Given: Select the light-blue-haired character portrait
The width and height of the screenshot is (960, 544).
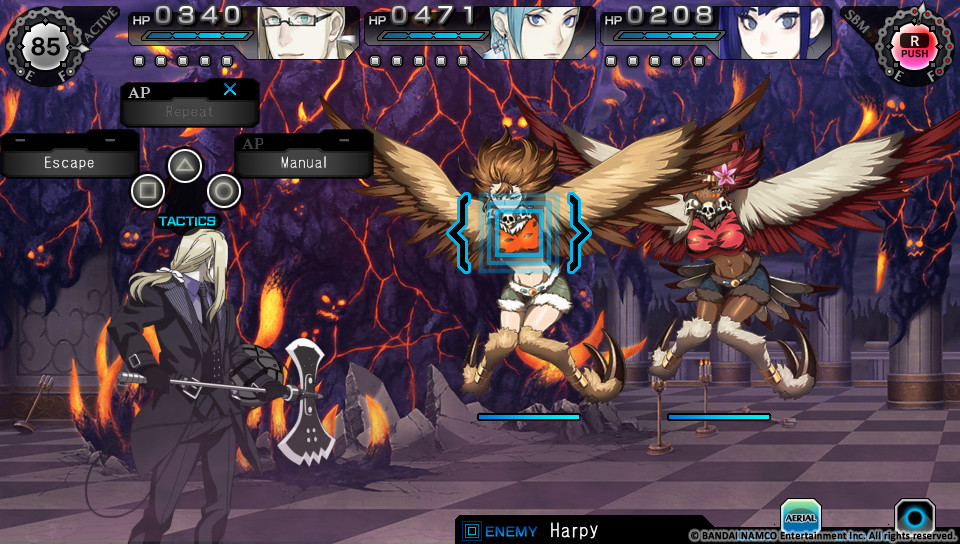Looking at the screenshot, I should coord(542,32).
